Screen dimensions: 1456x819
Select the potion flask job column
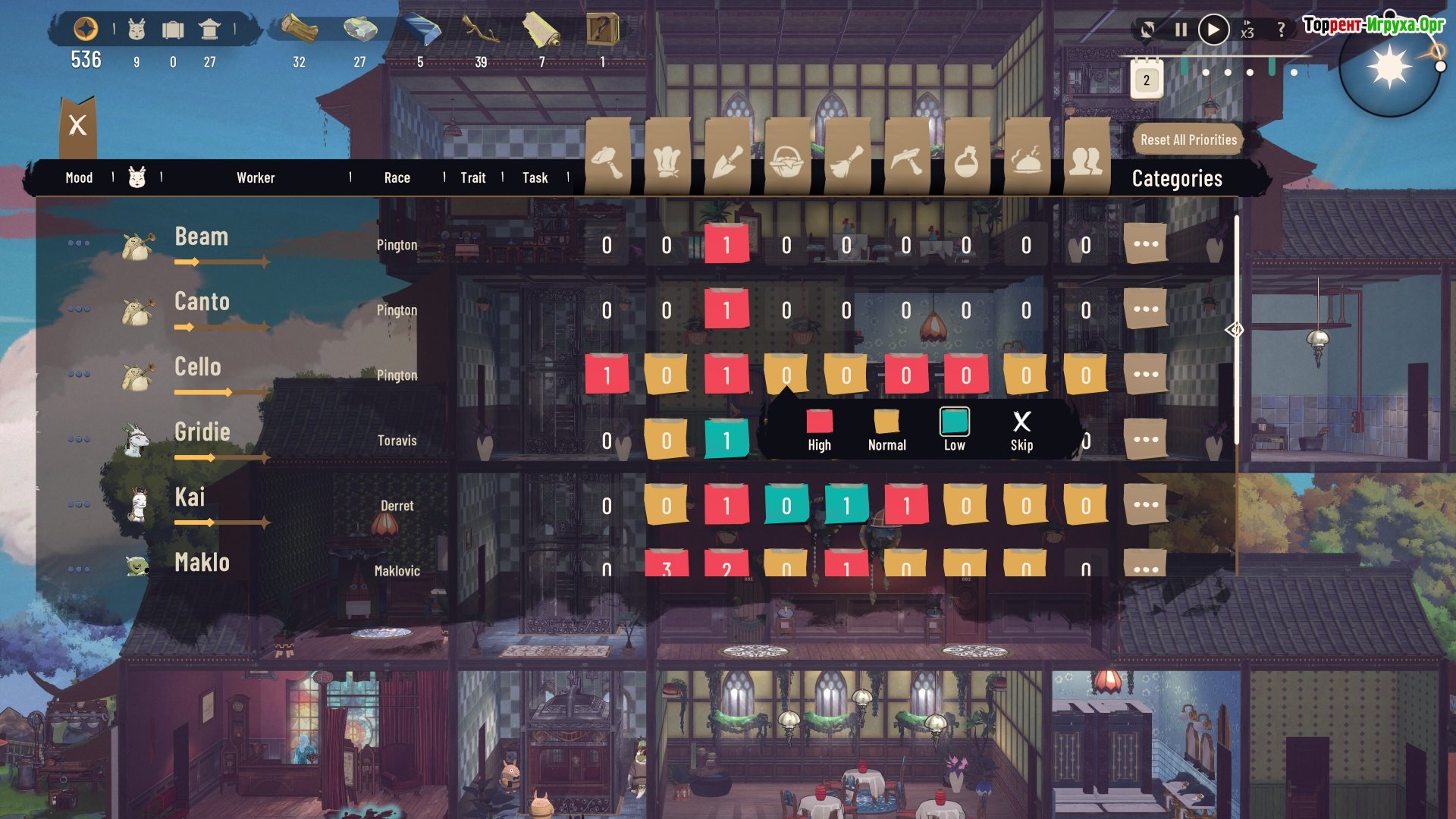(967, 159)
